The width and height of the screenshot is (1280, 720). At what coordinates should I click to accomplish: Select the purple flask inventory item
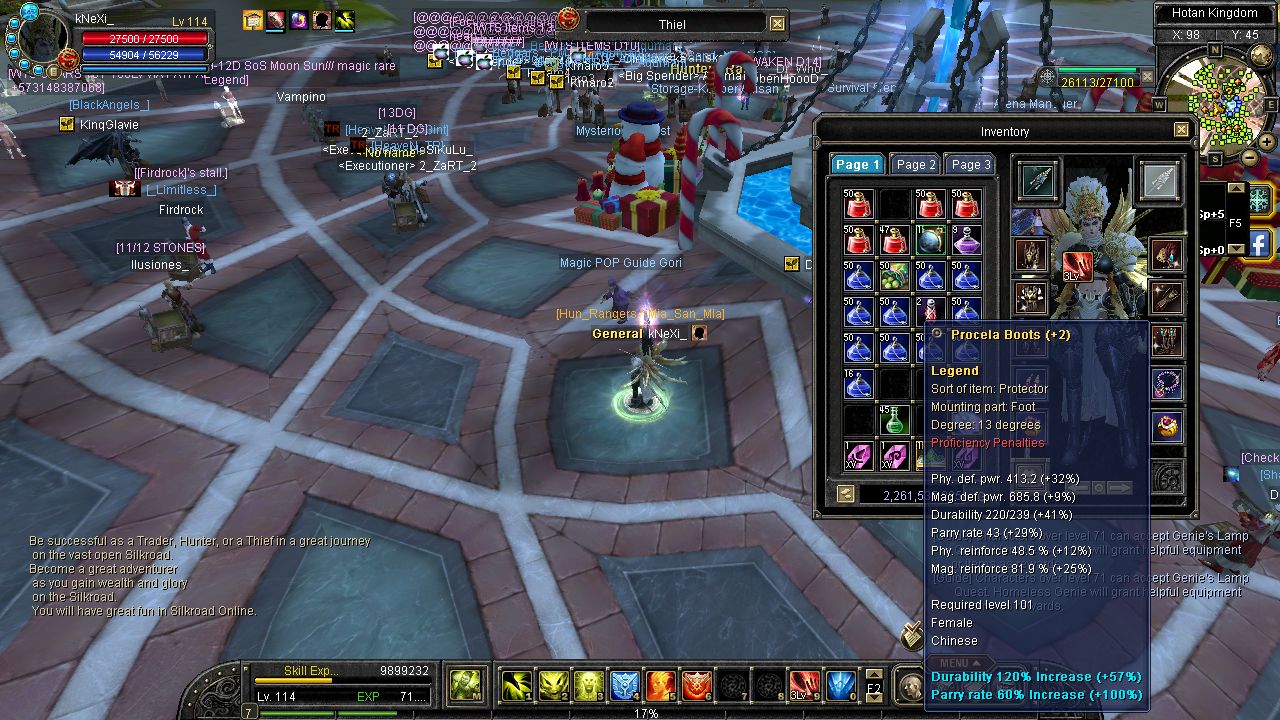(x=966, y=241)
